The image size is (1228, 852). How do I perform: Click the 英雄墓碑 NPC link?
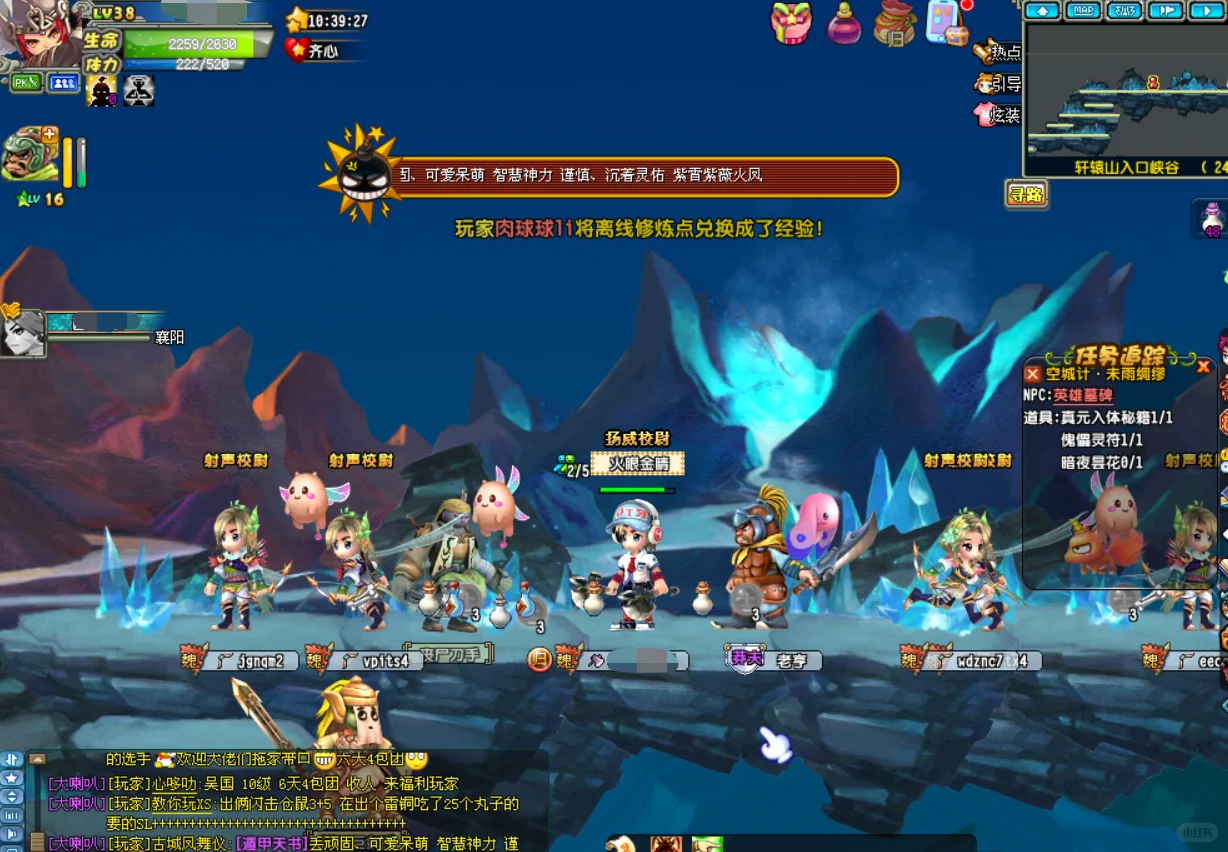(x=1083, y=395)
